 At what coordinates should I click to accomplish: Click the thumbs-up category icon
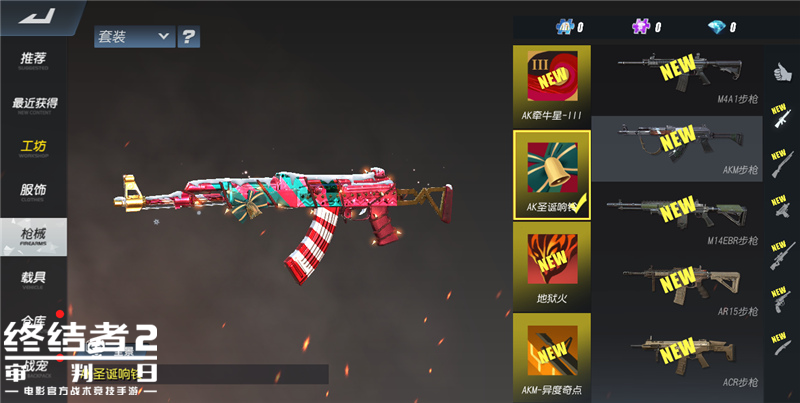coord(781,71)
